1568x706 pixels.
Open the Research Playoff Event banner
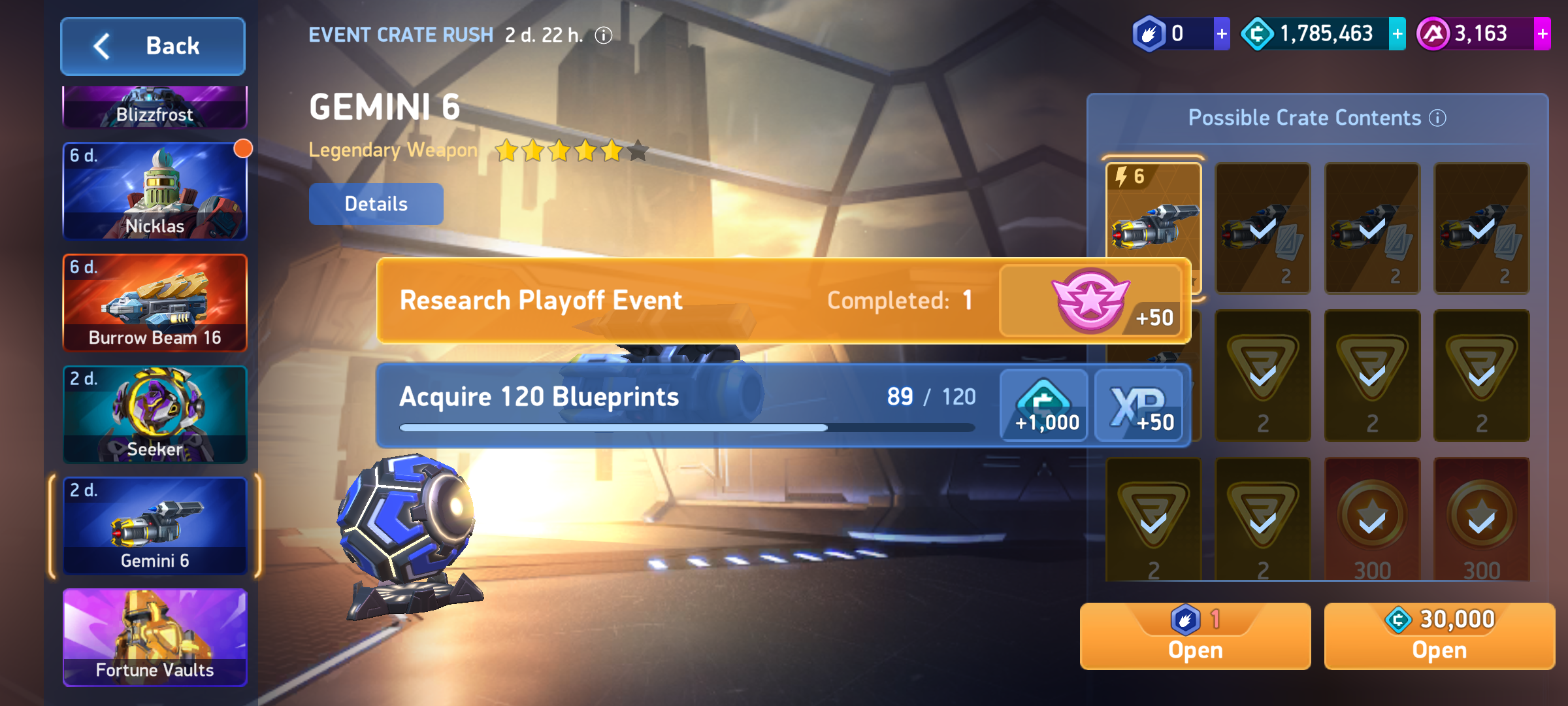(686, 301)
